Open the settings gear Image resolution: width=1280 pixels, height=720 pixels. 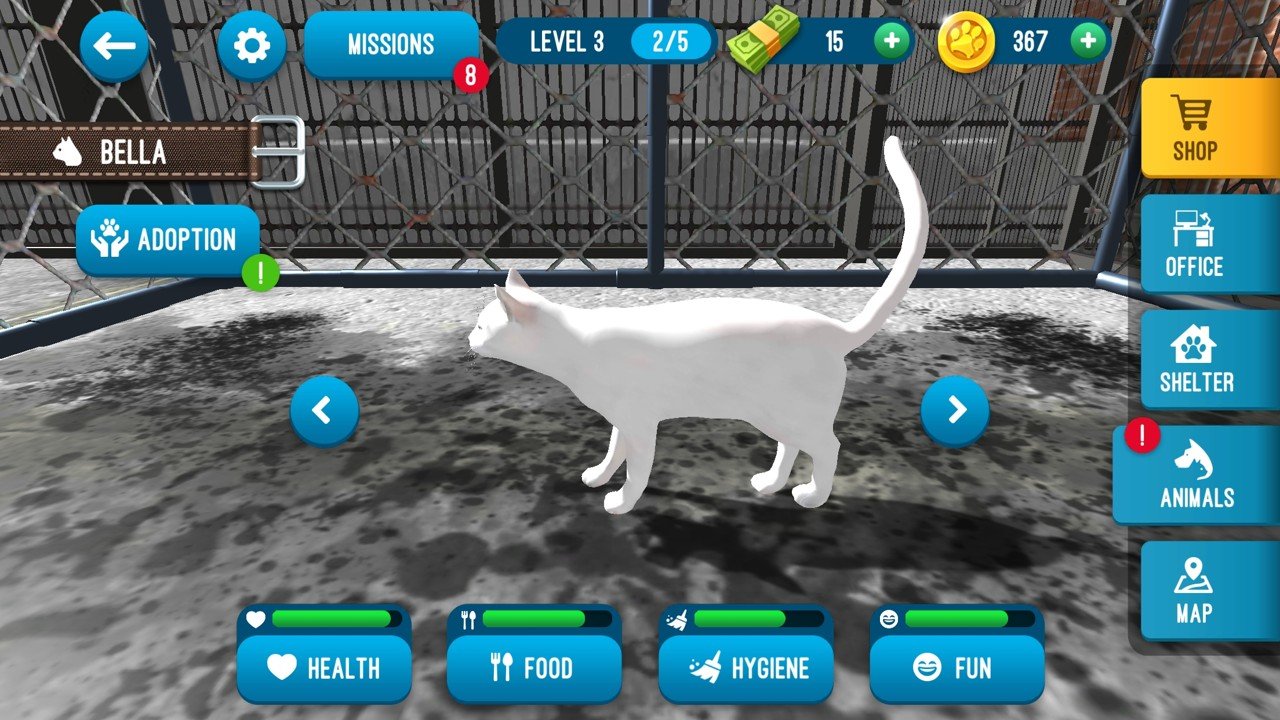click(252, 44)
